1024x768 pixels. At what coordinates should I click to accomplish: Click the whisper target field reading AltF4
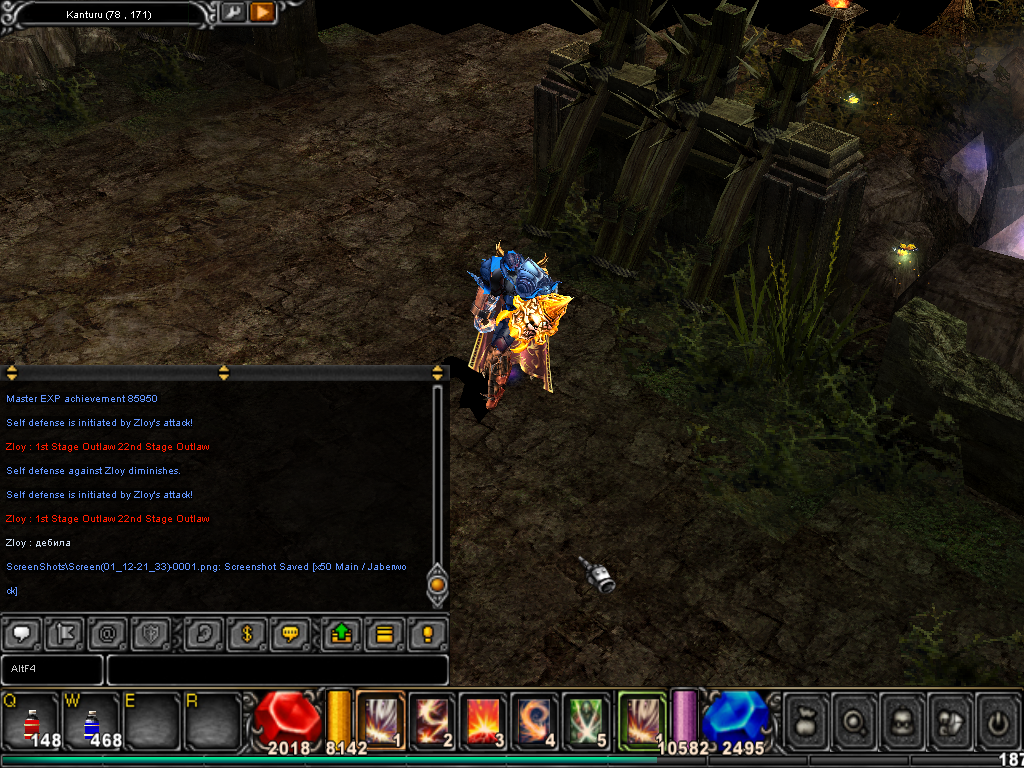coord(52,669)
